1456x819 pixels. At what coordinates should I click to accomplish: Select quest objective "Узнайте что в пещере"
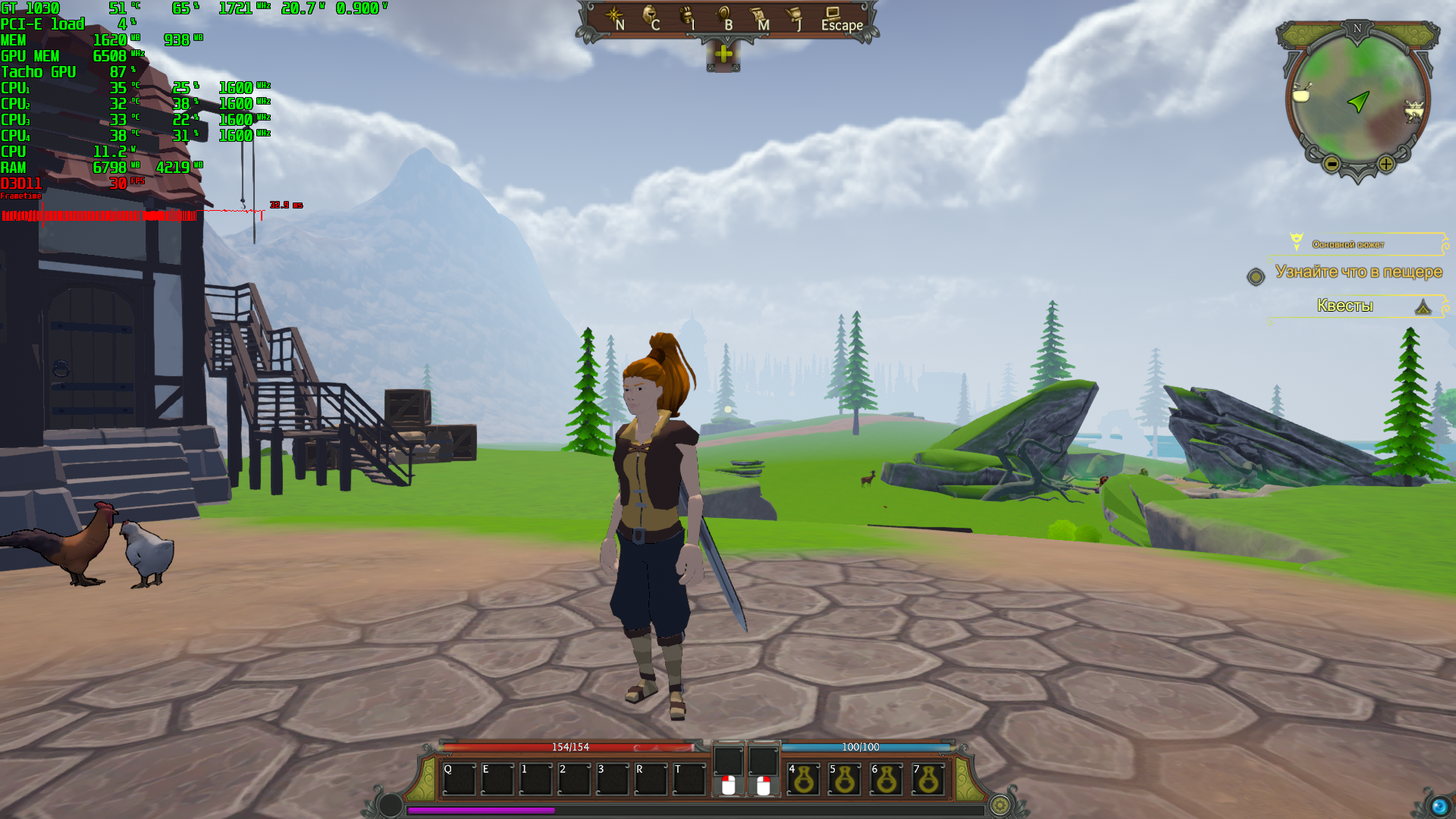click(x=1358, y=271)
